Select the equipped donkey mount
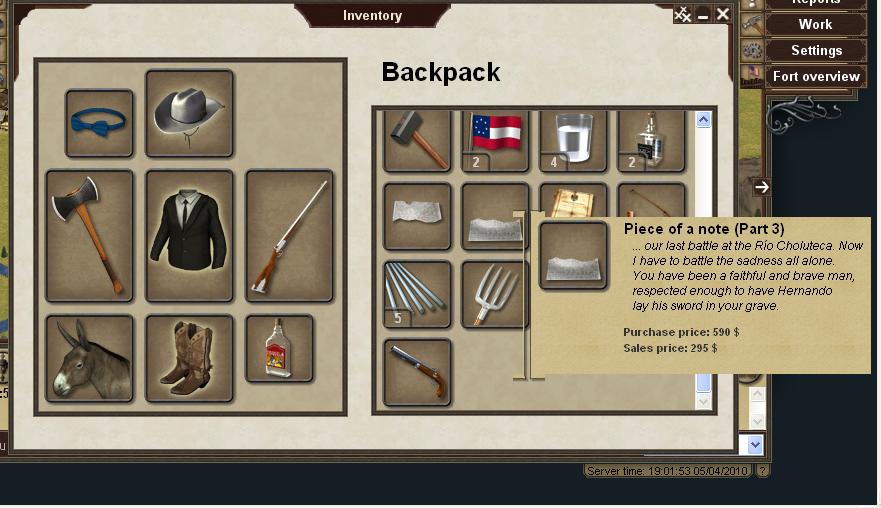 click(x=89, y=358)
